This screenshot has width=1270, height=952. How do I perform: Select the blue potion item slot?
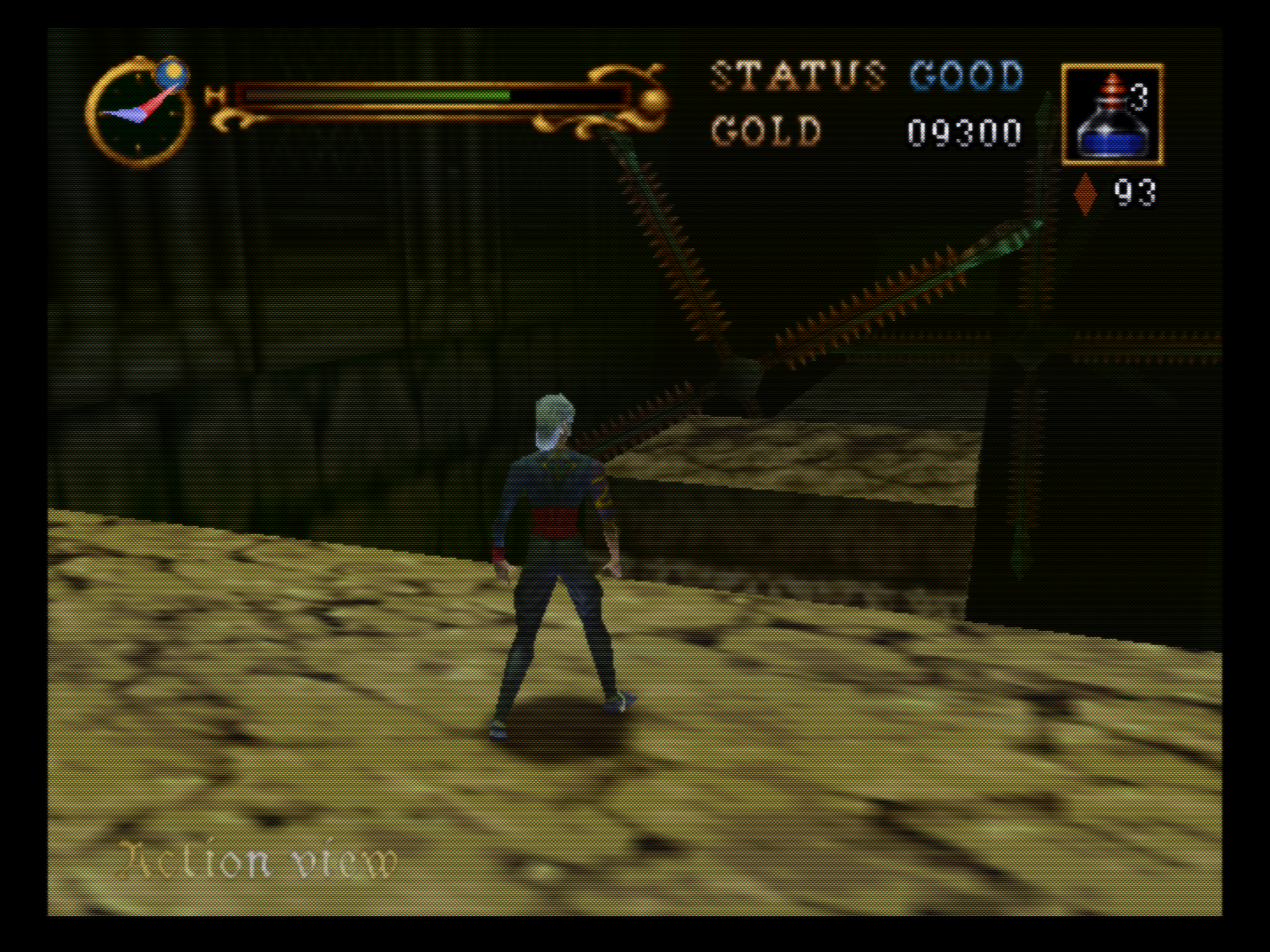[1112, 115]
